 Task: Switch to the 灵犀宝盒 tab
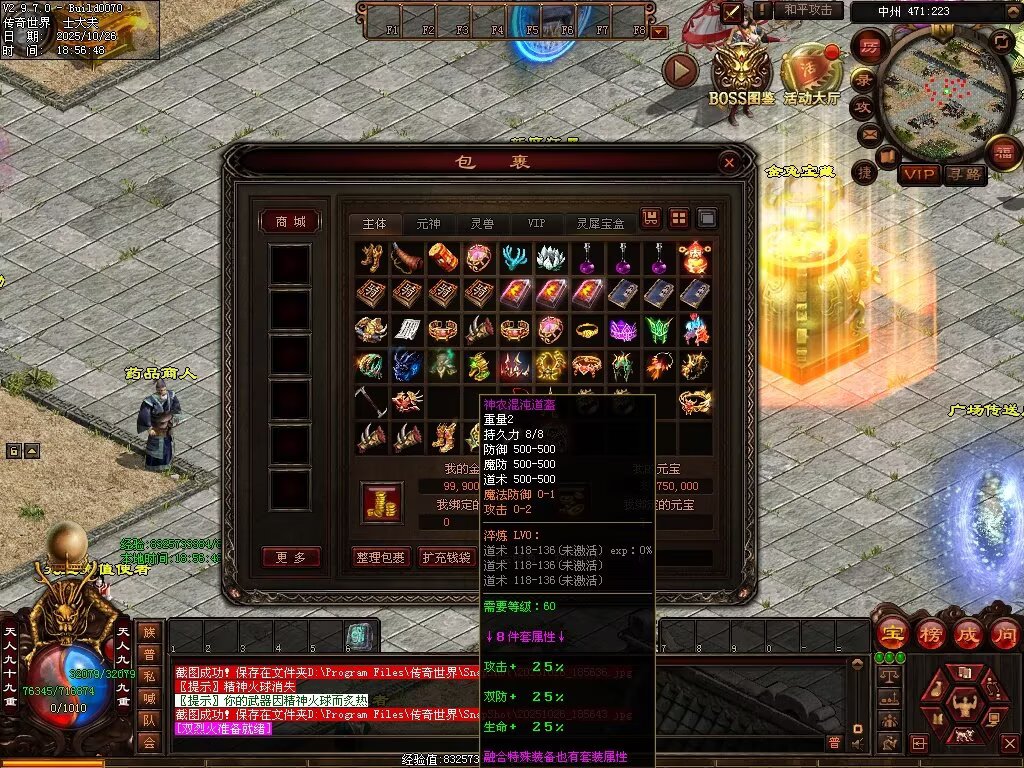click(601, 223)
